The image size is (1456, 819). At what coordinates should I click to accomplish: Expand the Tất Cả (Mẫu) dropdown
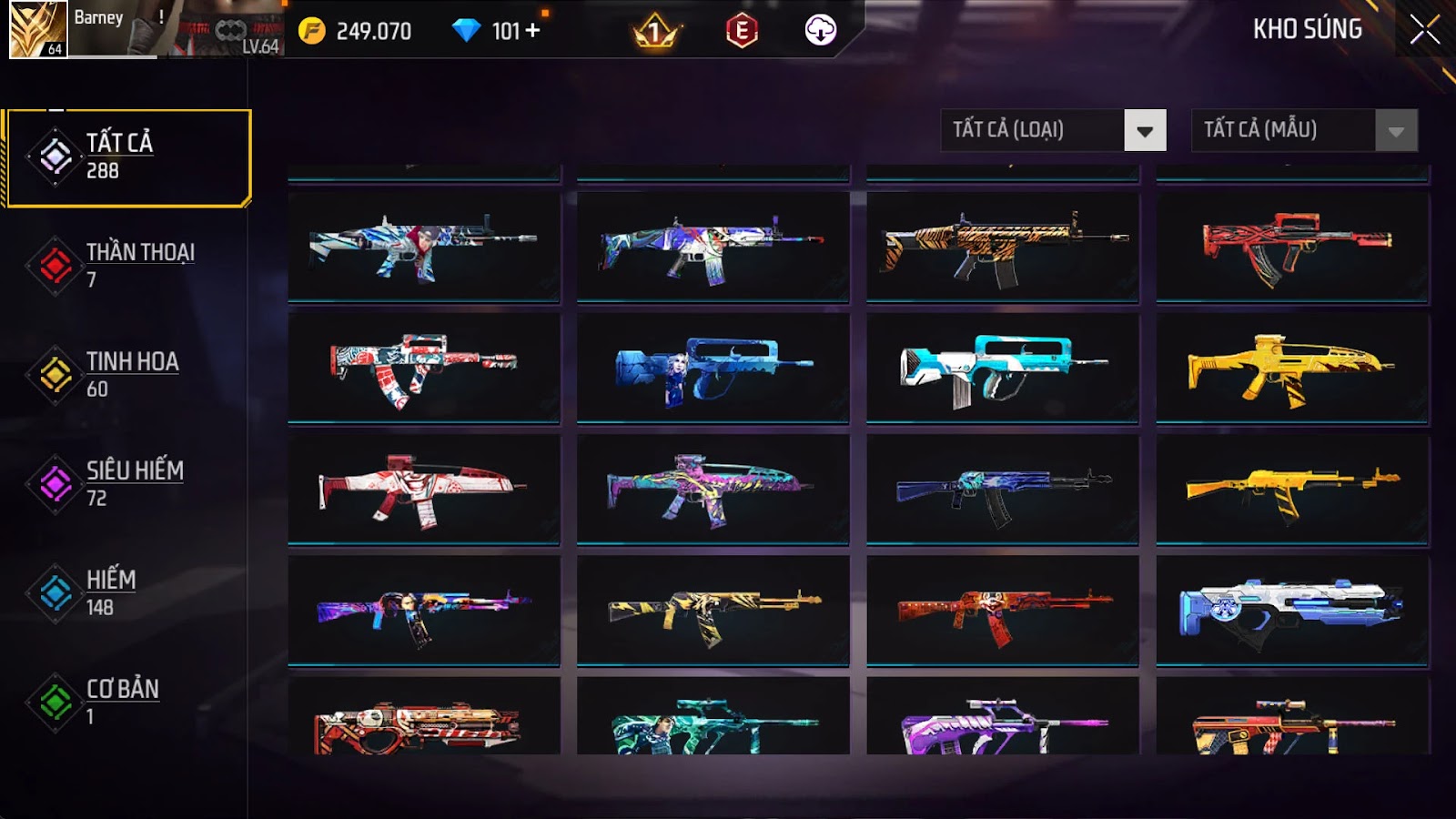[1304, 130]
